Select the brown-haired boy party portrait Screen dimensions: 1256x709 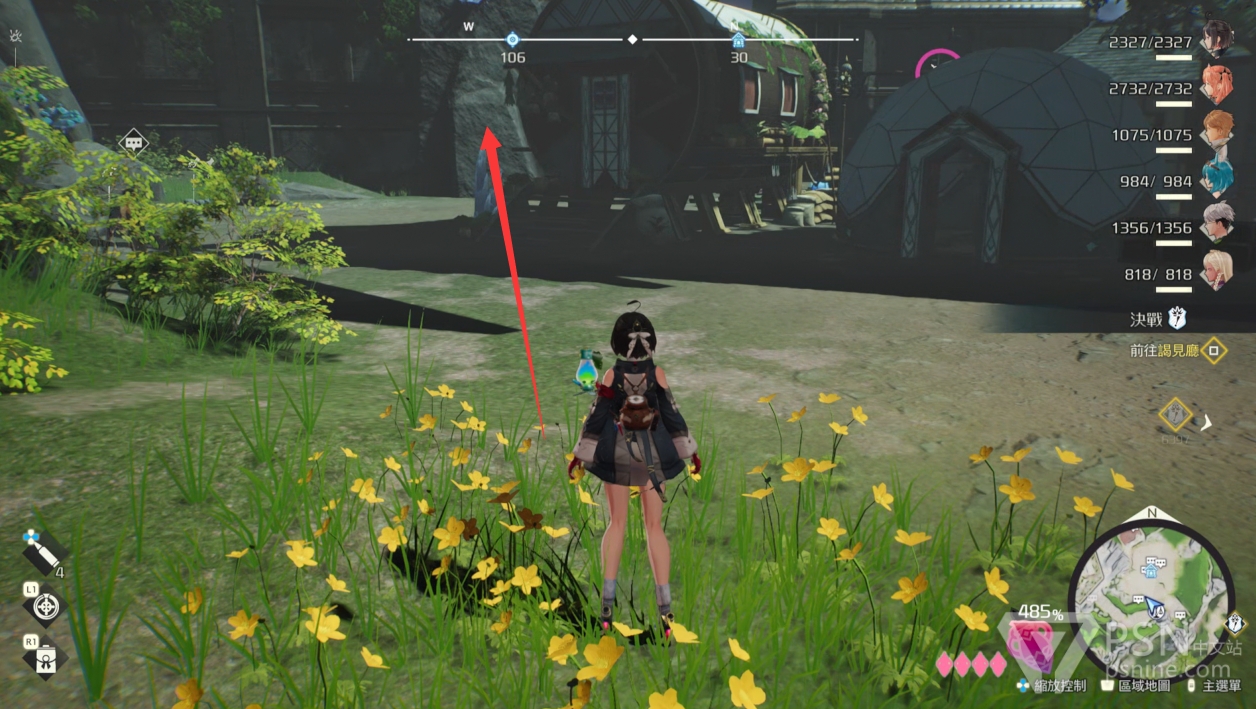click(1217, 132)
